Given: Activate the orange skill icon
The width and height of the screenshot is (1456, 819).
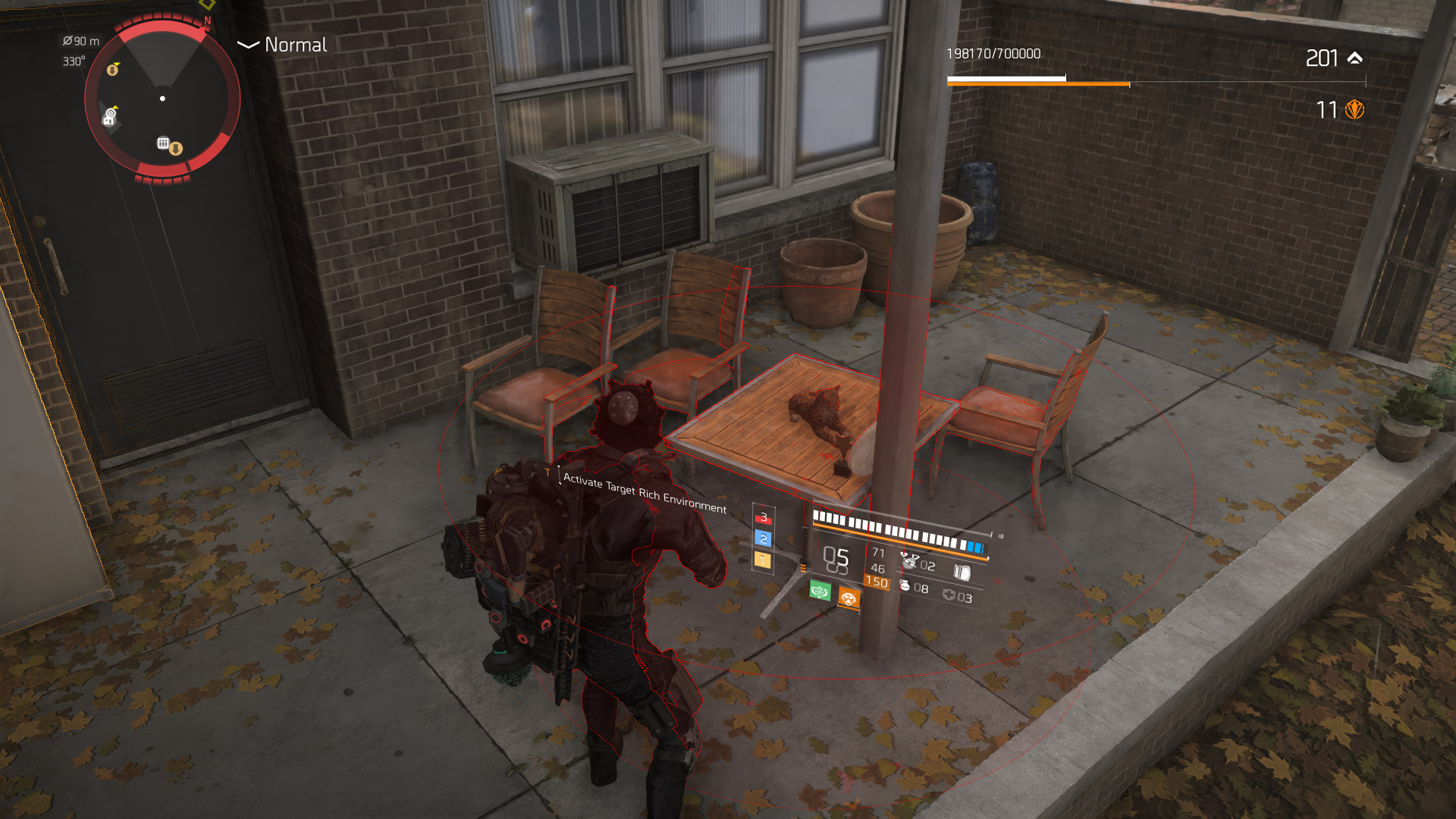Looking at the screenshot, I should click(x=849, y=598).
